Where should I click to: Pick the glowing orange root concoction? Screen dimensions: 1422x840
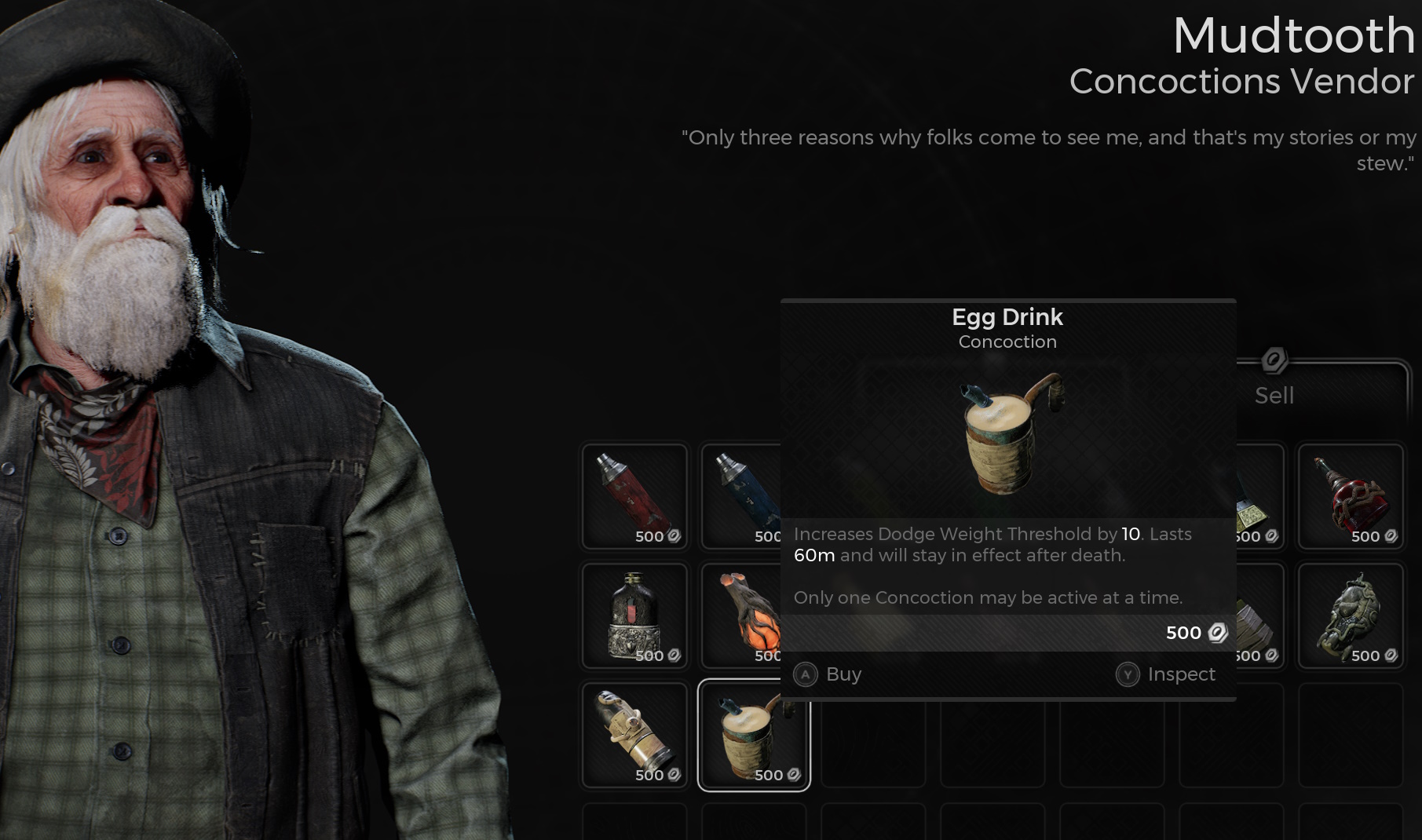743,615
